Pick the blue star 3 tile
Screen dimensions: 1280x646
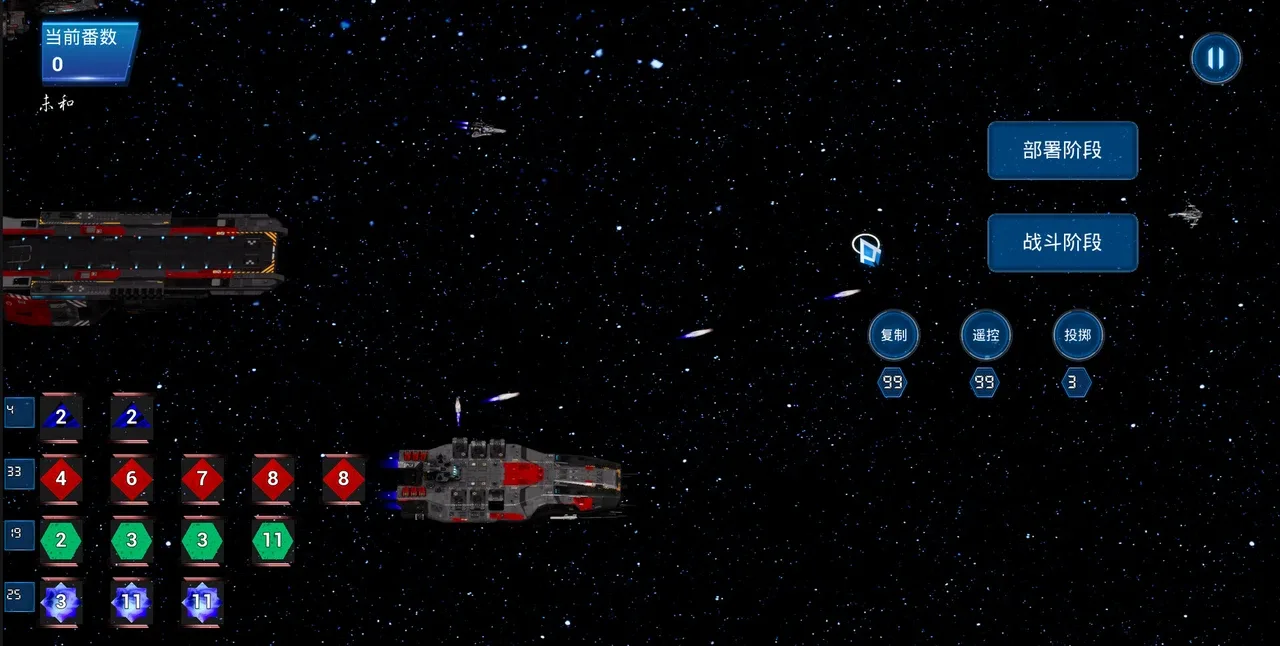click(x=61, y=602)
